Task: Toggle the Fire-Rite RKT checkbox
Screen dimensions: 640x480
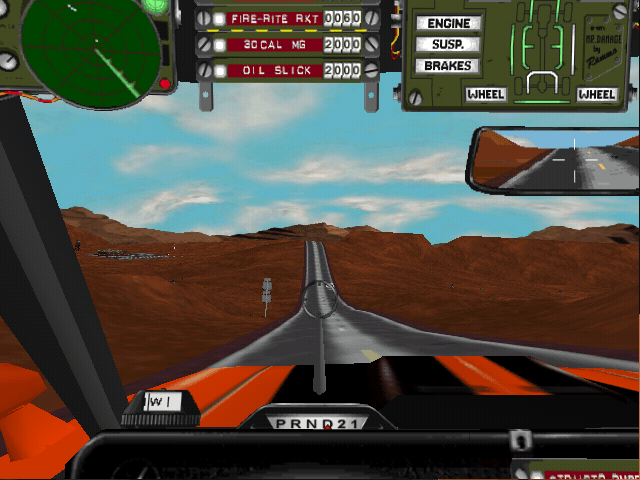Action: click(219, 19)
